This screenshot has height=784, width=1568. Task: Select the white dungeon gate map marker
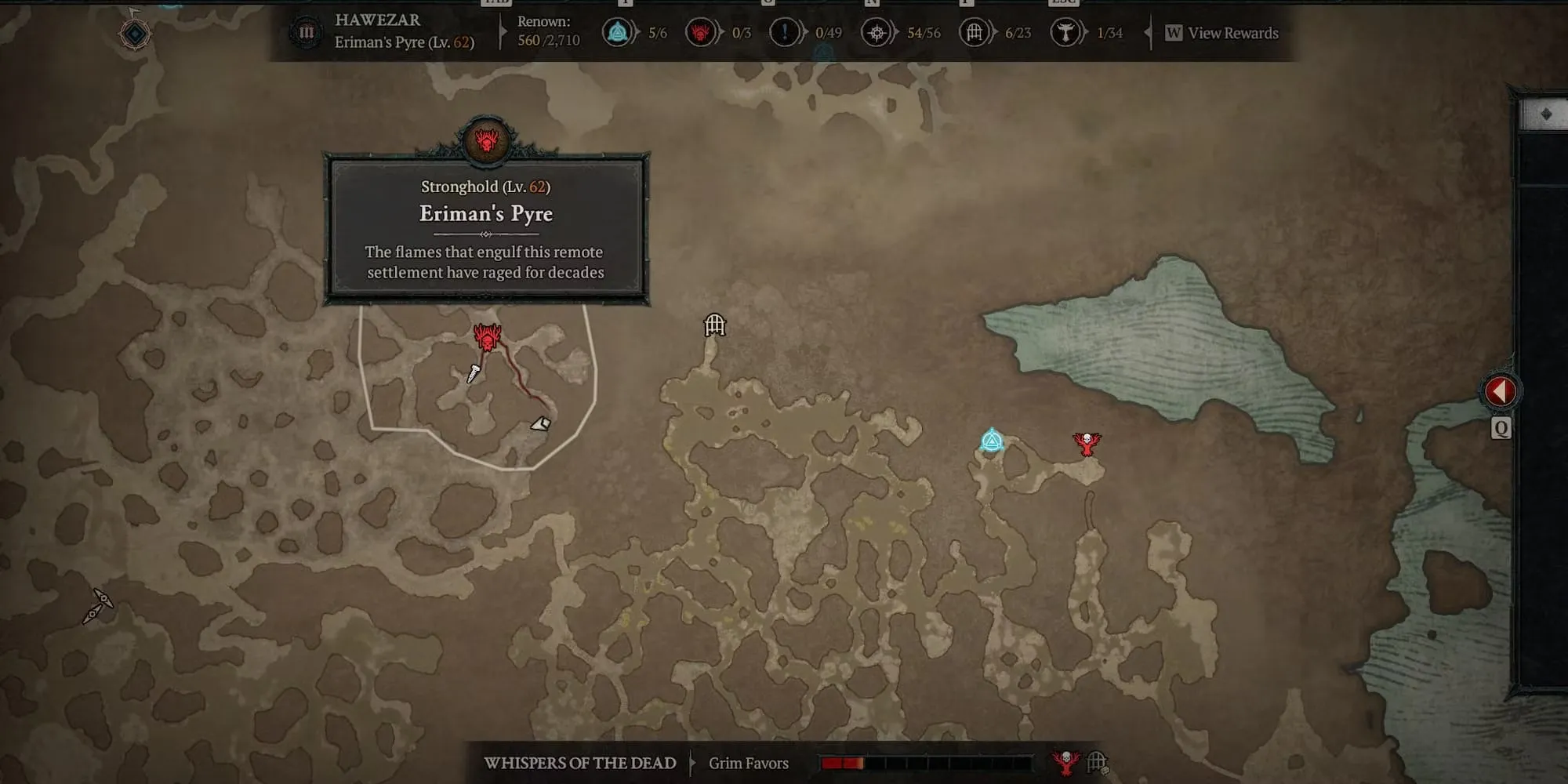coord(714,325)
